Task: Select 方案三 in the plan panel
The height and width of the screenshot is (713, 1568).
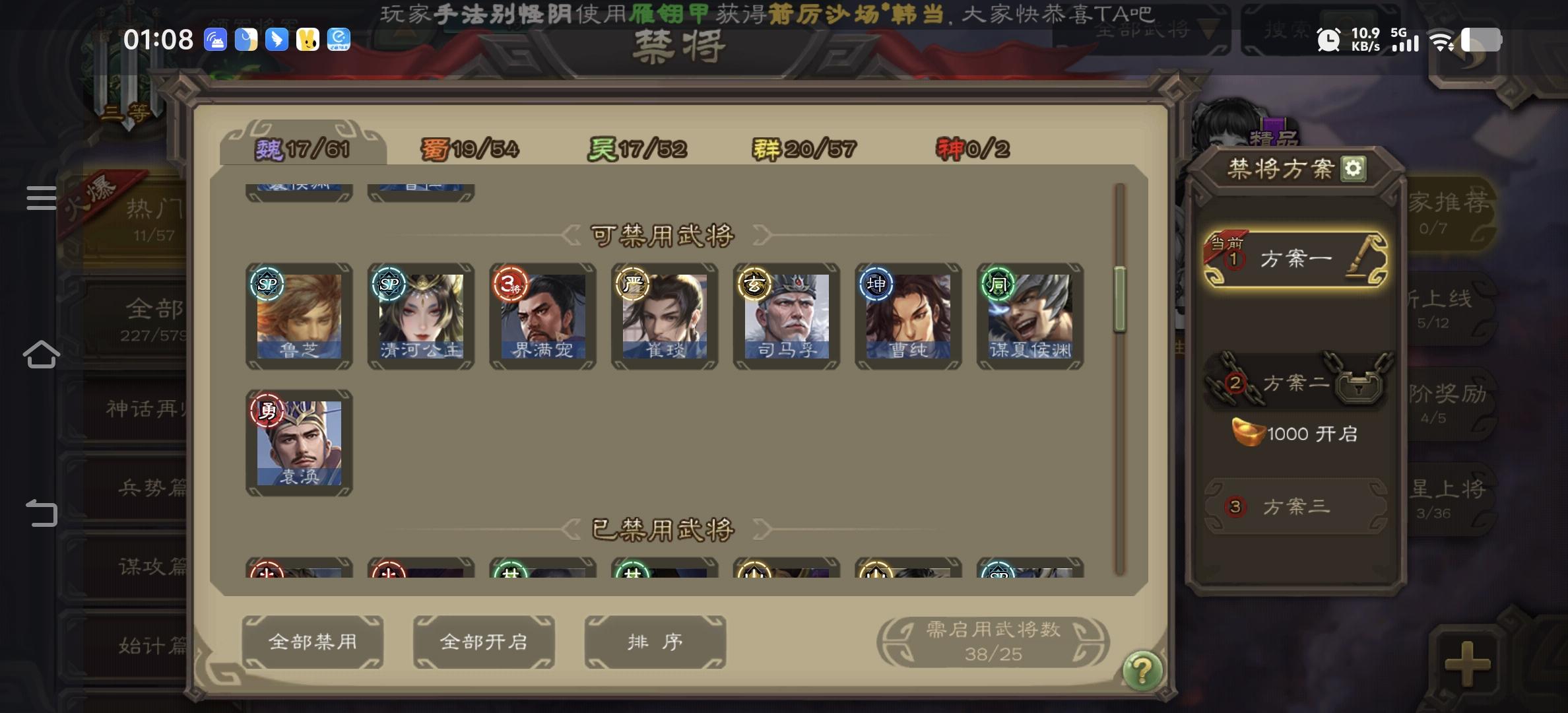Action: [1295, 505]
